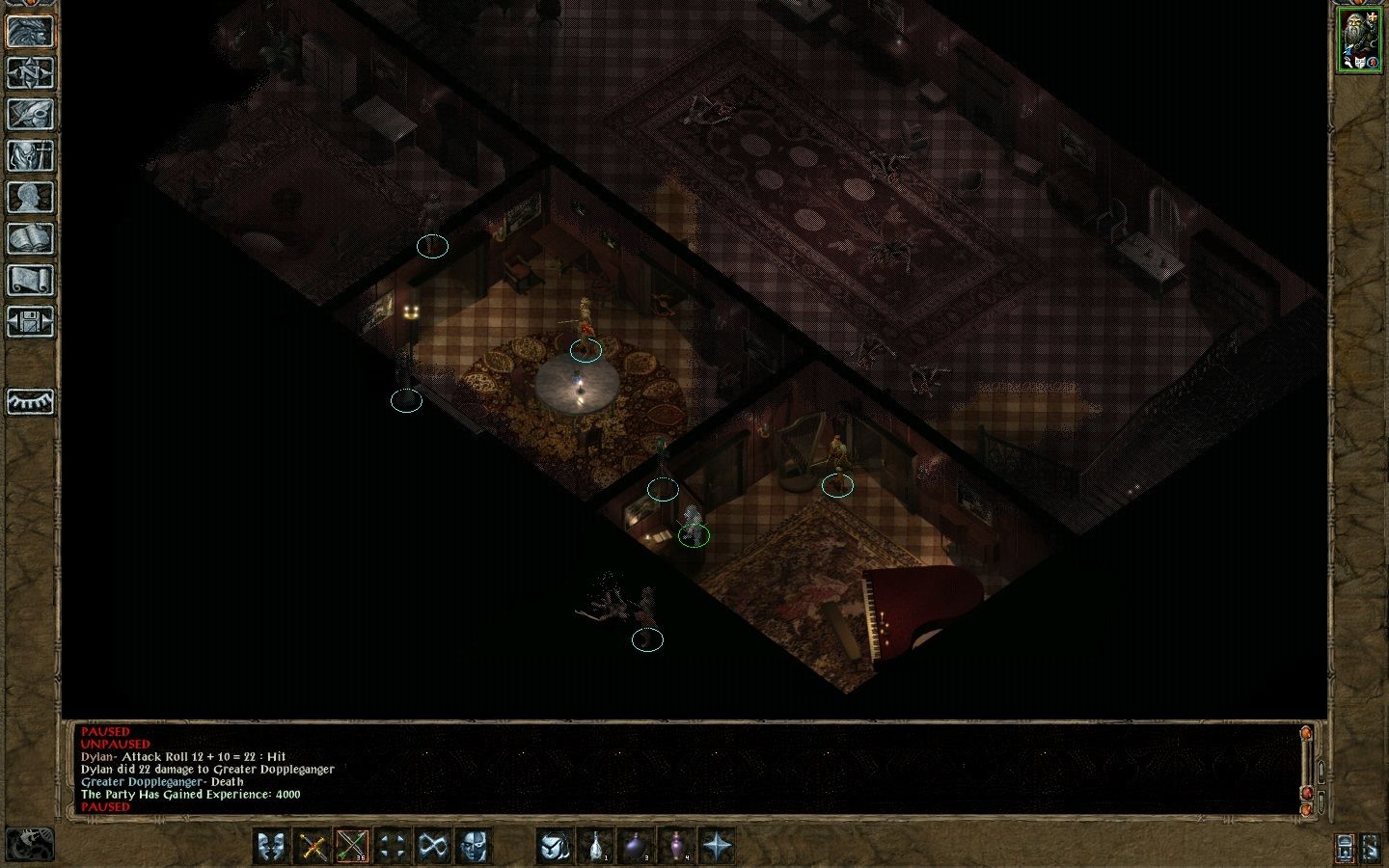Use the round dark purple potion
The width and height of the screenshot is (1389, 868).
point(637,846)
